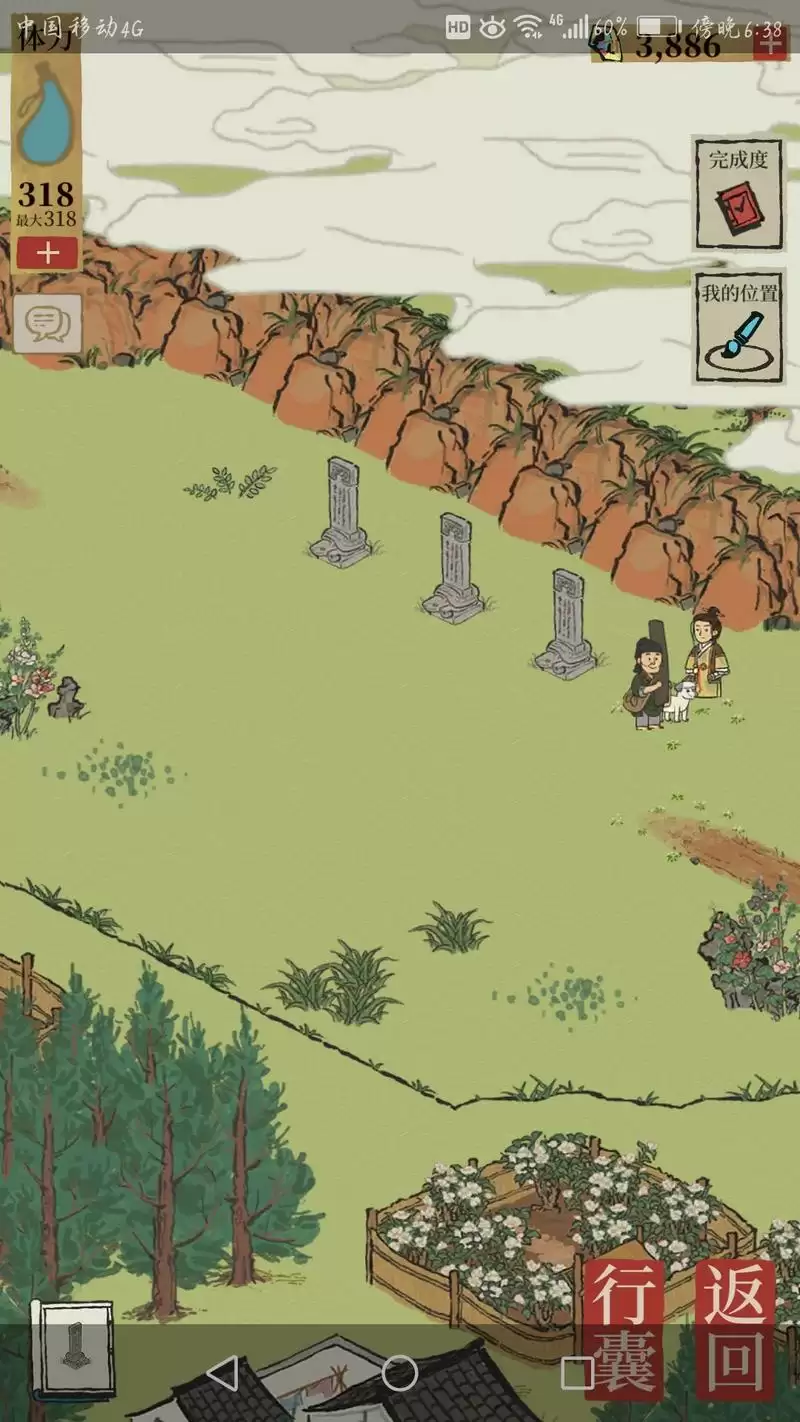Open the 完成度 completion booklet
This screenshot has height=1422, width=800.
click(x=738, y=193)
